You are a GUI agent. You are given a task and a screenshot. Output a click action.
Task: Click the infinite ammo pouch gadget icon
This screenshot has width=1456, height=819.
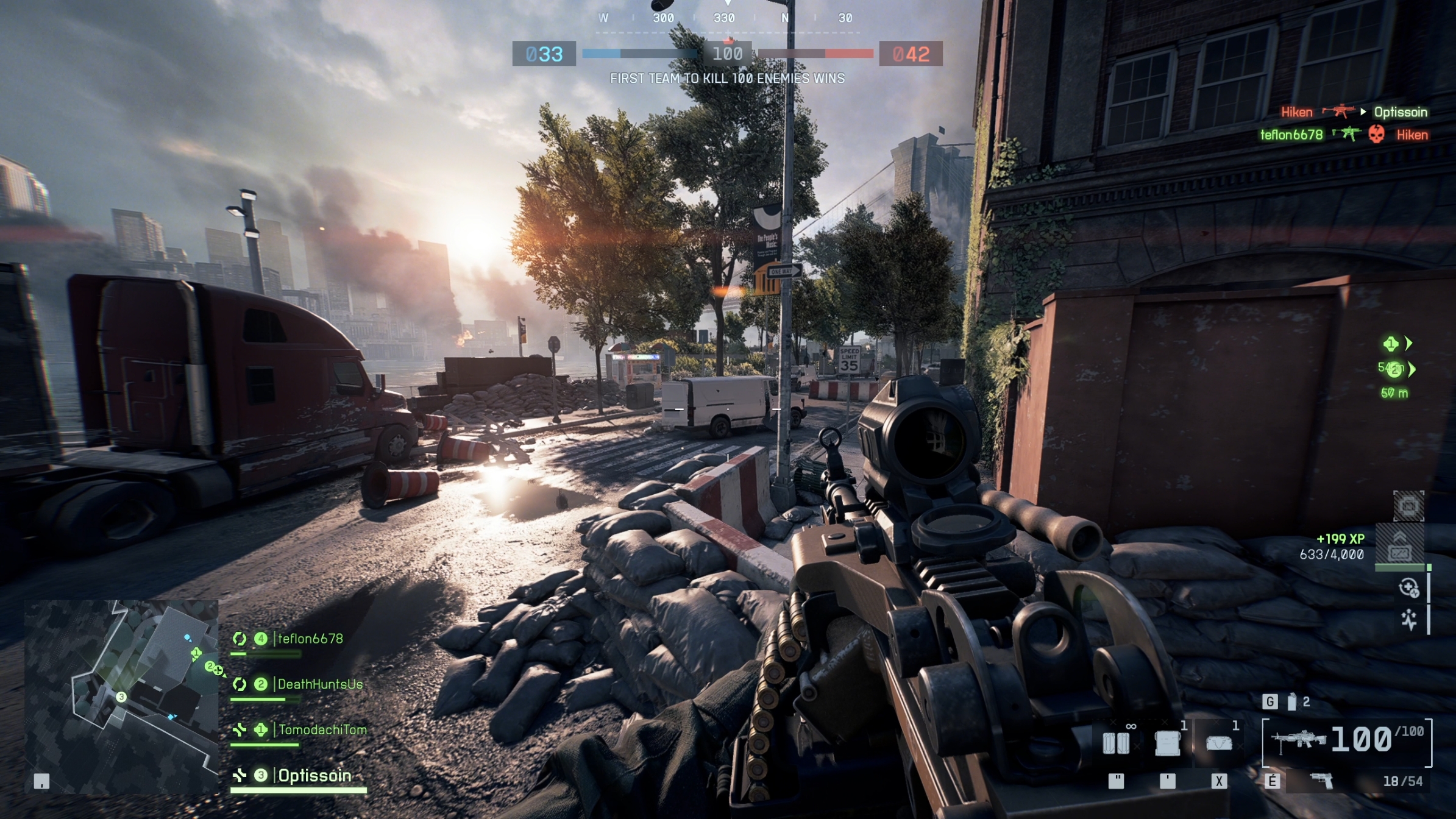click(x=1117, y=743)
